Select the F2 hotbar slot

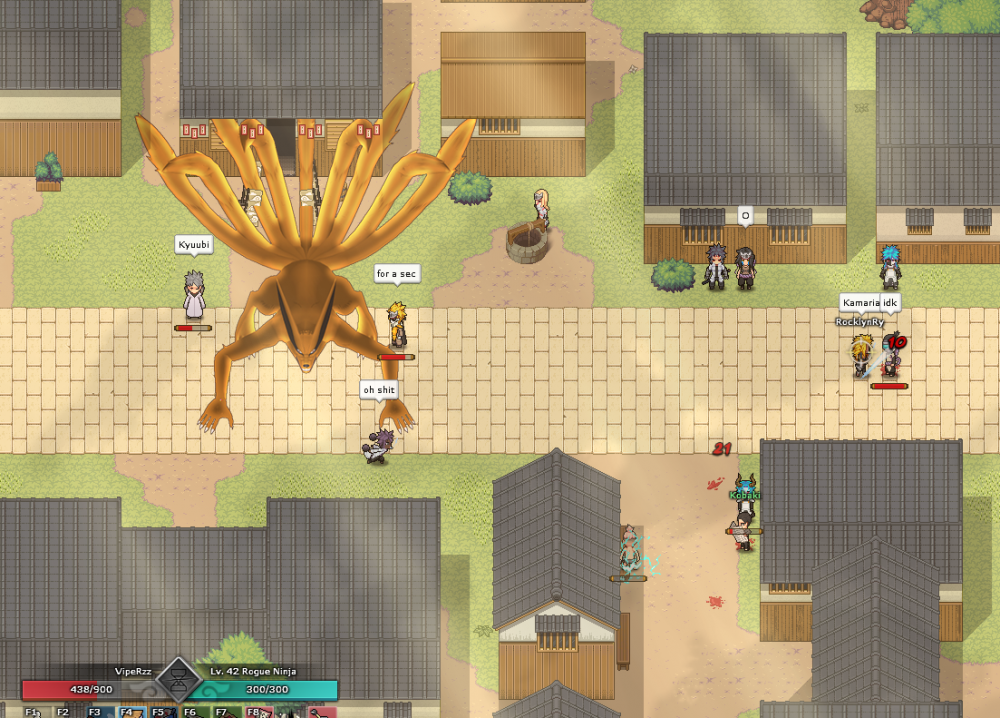65,712
